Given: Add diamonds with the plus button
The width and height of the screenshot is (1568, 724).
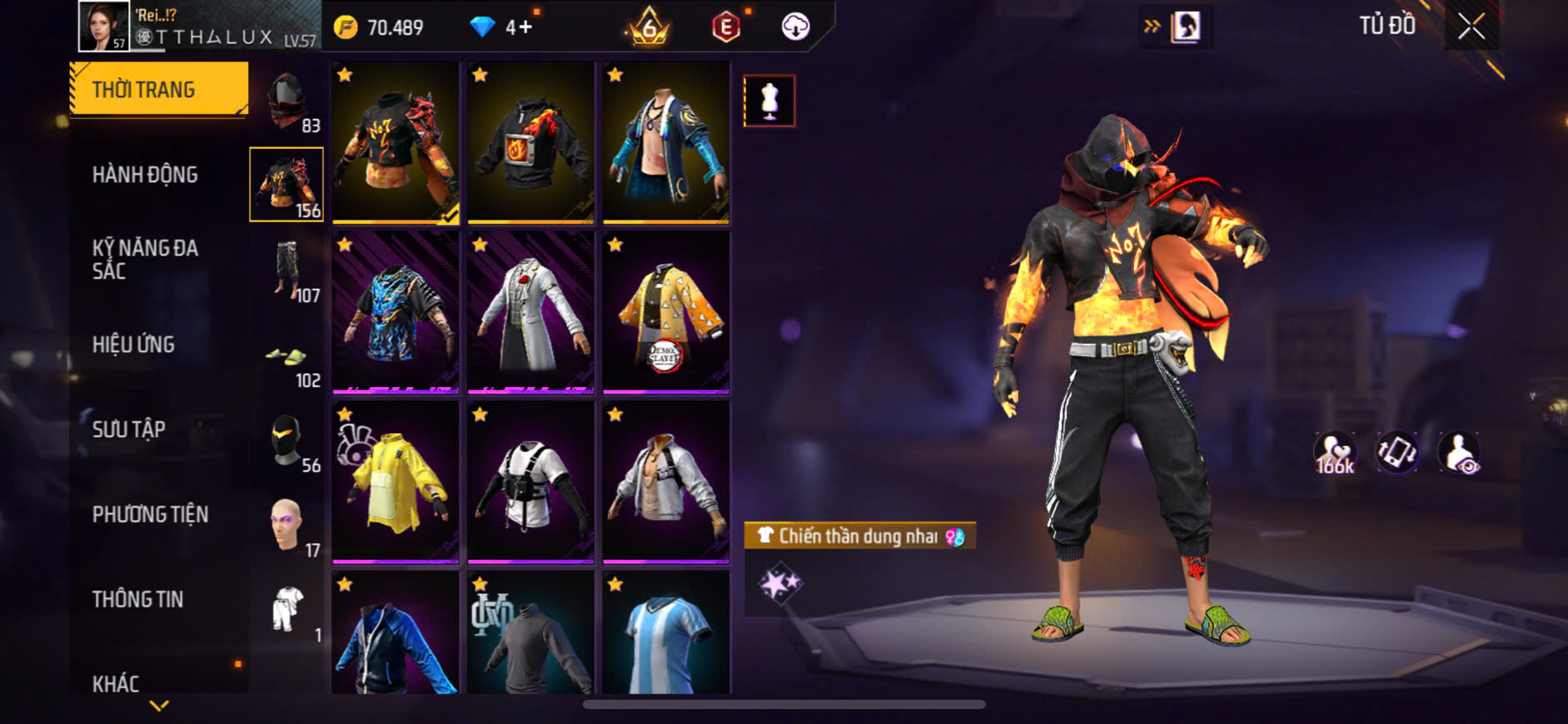Looking at the screenshot, I should 525,27.
